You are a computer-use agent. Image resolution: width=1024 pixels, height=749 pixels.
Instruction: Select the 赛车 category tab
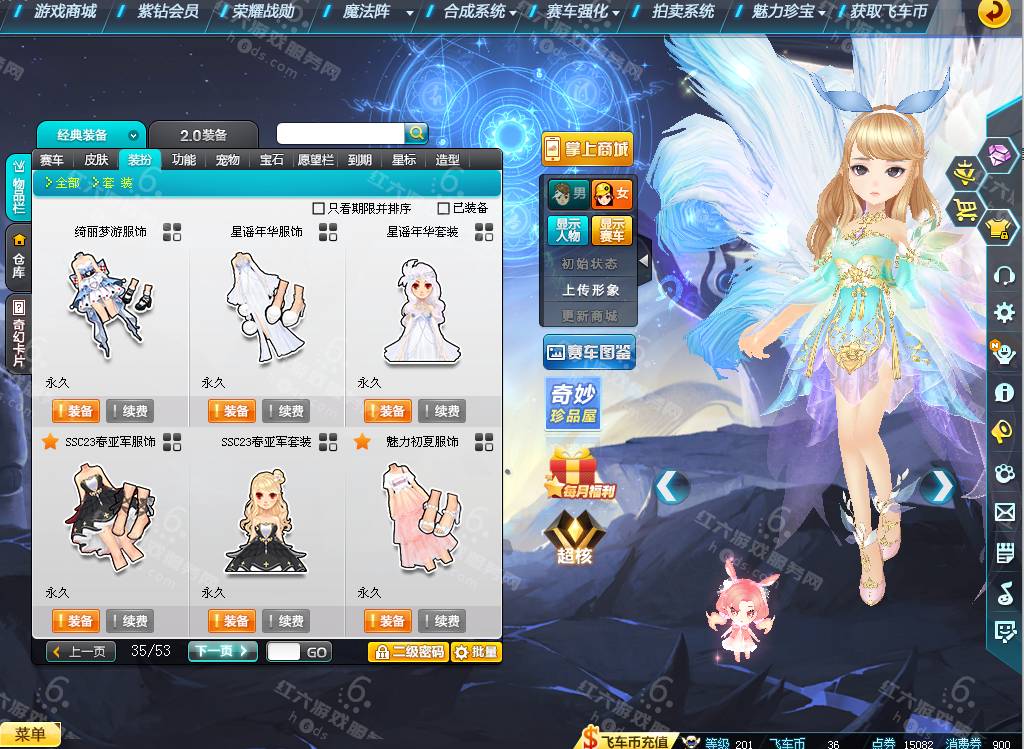(x=52, y=160)
